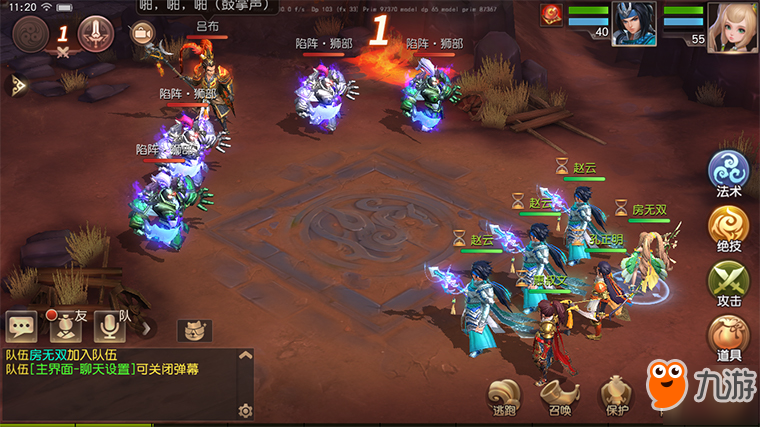Tap the friend voice button marked 友
The image size is (760, 427).
(x=65, y=325)
